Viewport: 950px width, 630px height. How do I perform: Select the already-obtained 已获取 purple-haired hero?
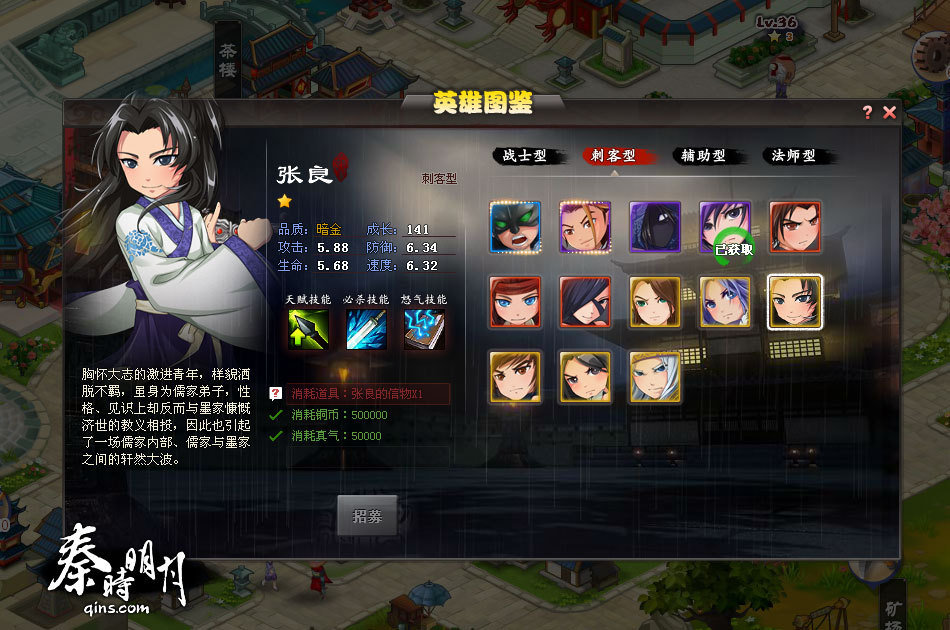click(x=725, y=227)
